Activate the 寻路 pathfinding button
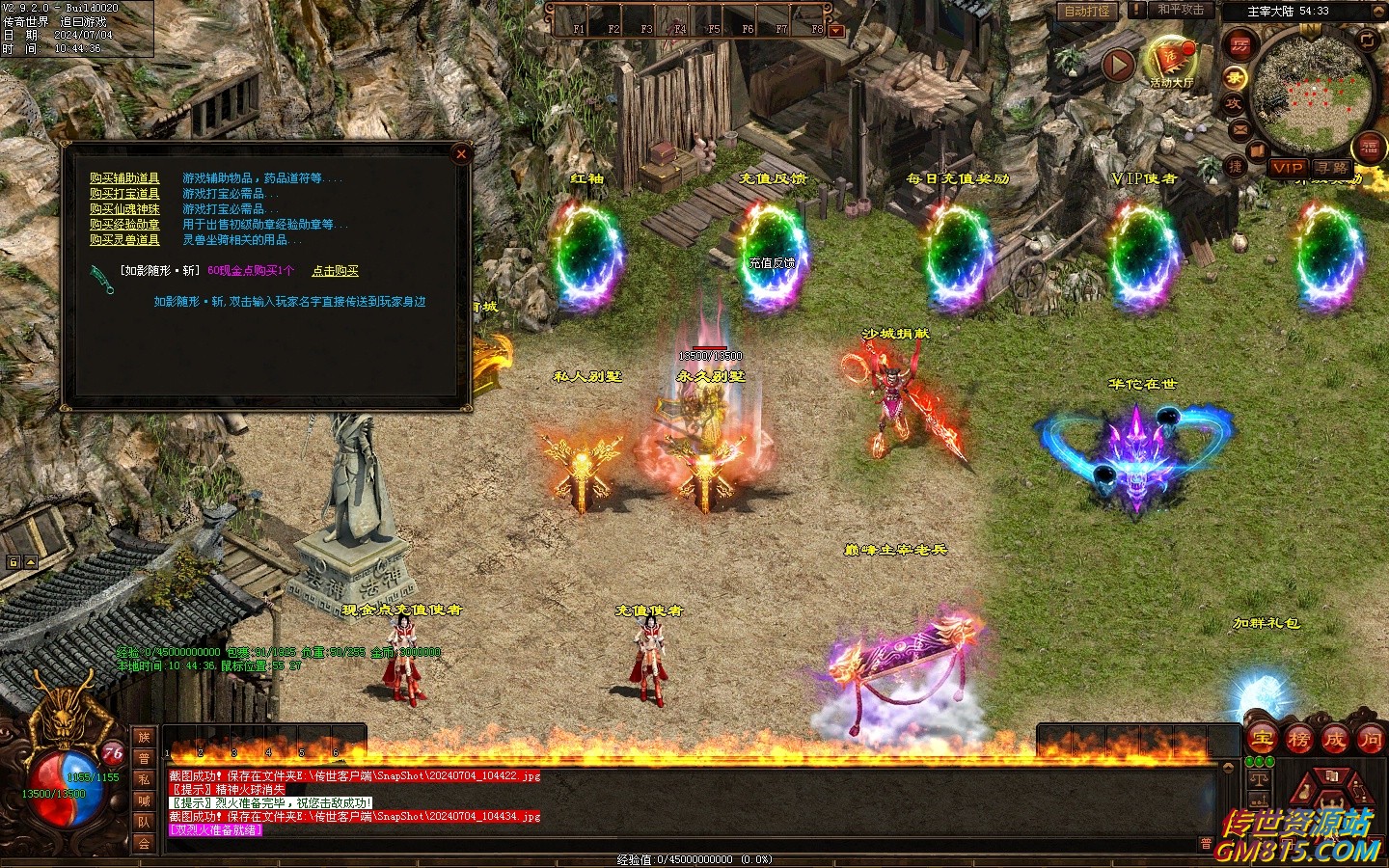The height and width of the screenshot is (868, 1389). coord(1332,168)
